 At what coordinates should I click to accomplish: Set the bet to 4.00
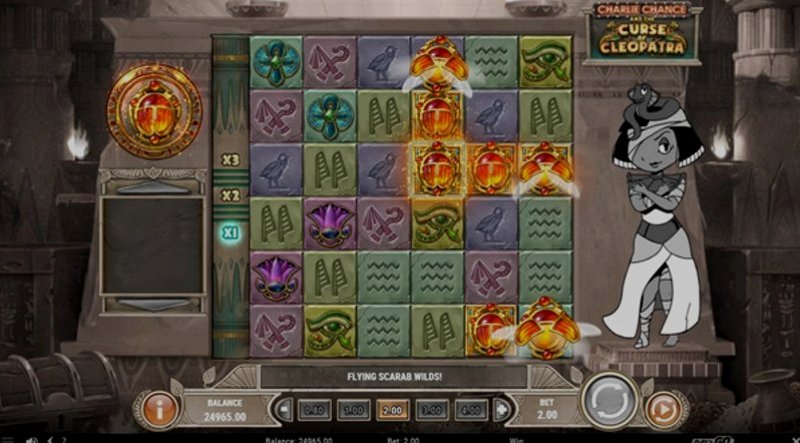click(x=471, y=409)
